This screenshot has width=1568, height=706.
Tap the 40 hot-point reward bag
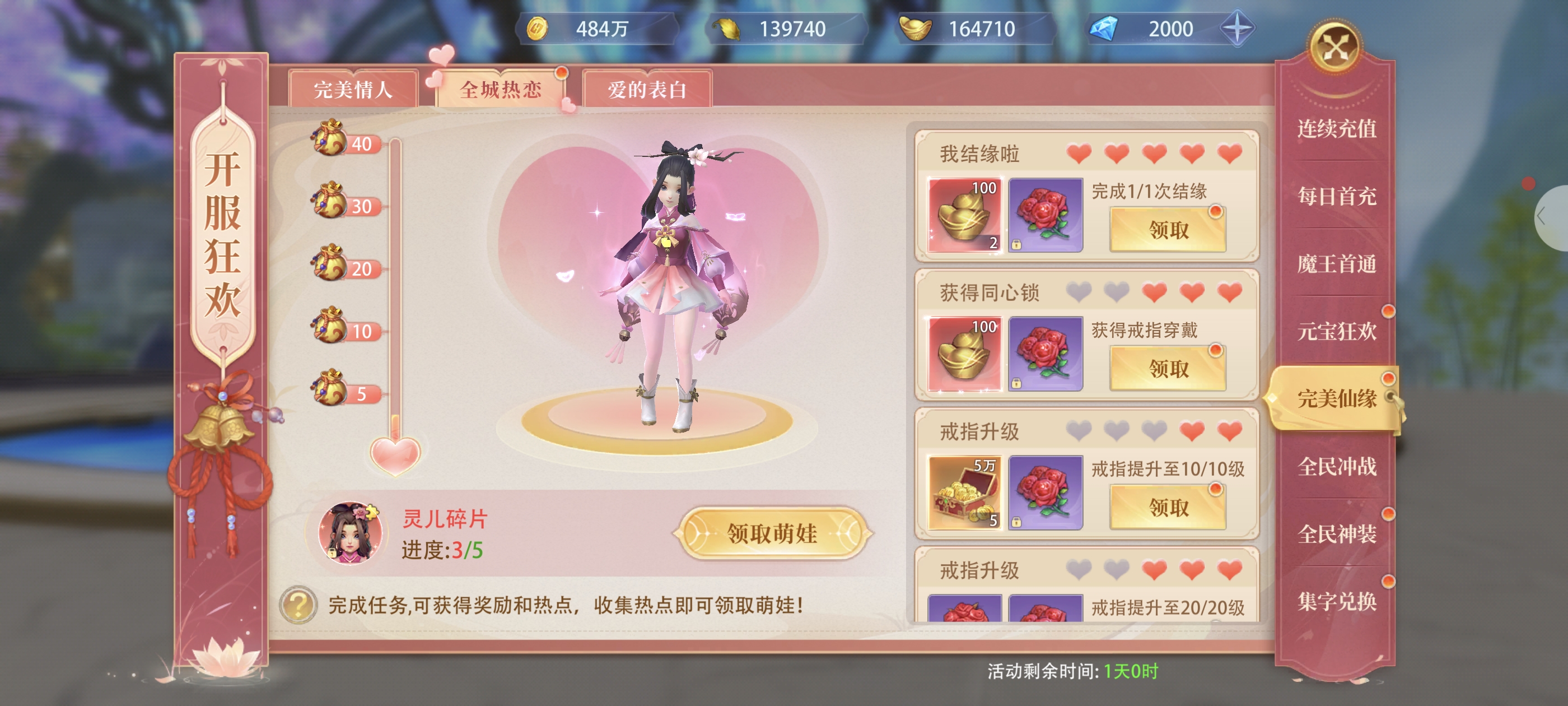click(x=330, y=138)
